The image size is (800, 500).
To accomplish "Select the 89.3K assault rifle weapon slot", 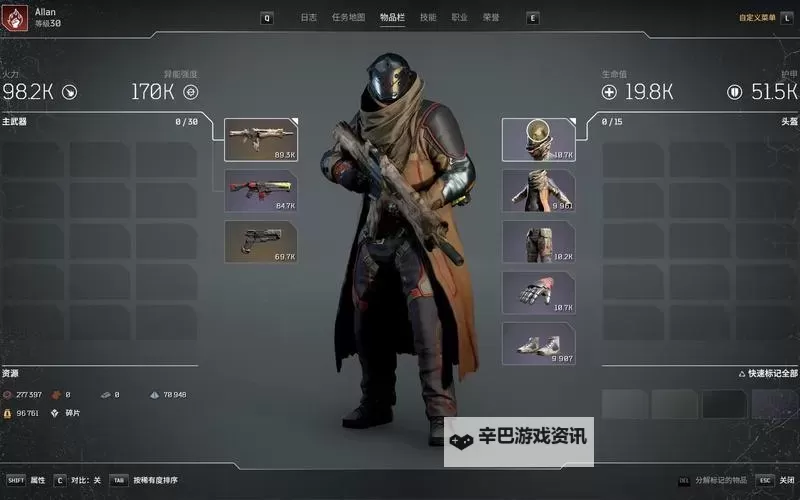I will tap(262, 140).
